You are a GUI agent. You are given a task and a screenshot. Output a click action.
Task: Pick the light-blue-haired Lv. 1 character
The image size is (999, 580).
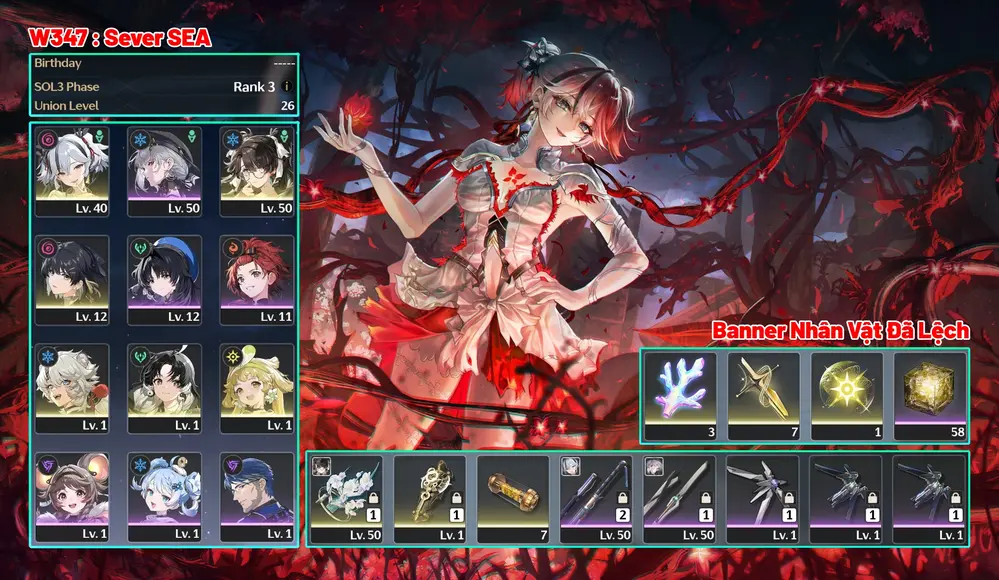pos(165,495)
